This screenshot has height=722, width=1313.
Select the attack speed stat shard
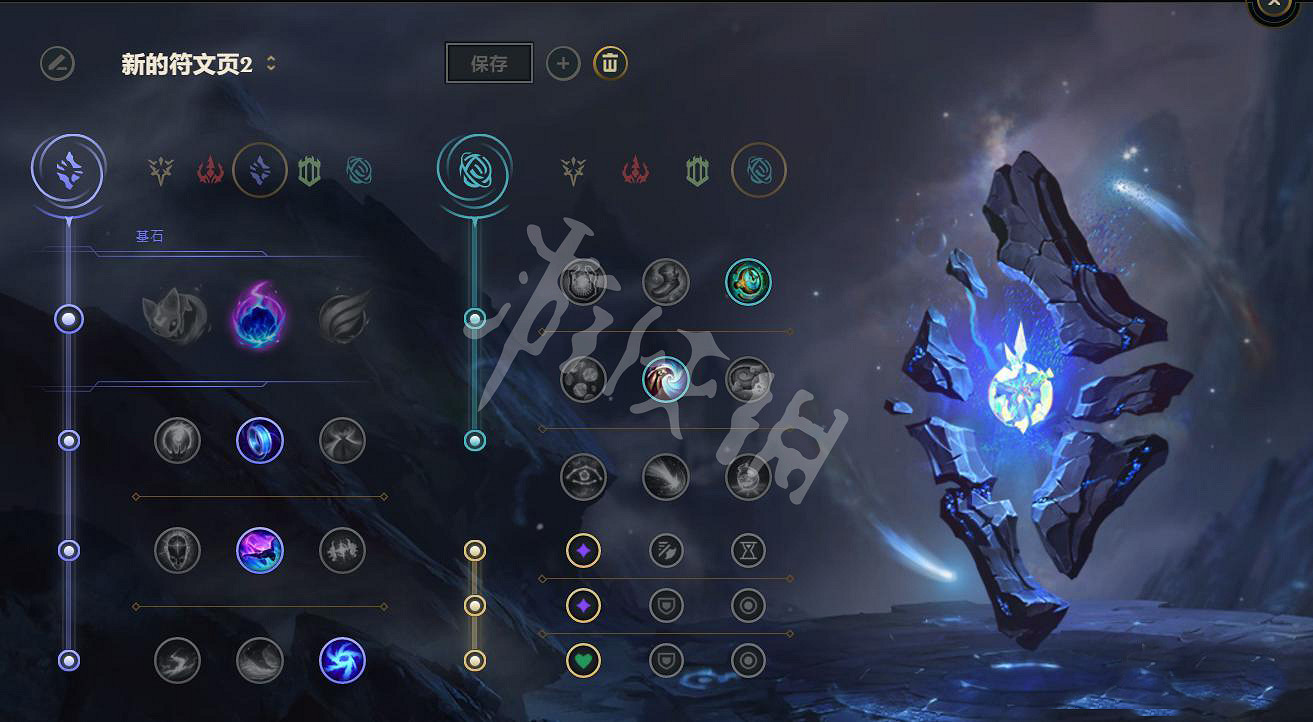click(665, 549)
